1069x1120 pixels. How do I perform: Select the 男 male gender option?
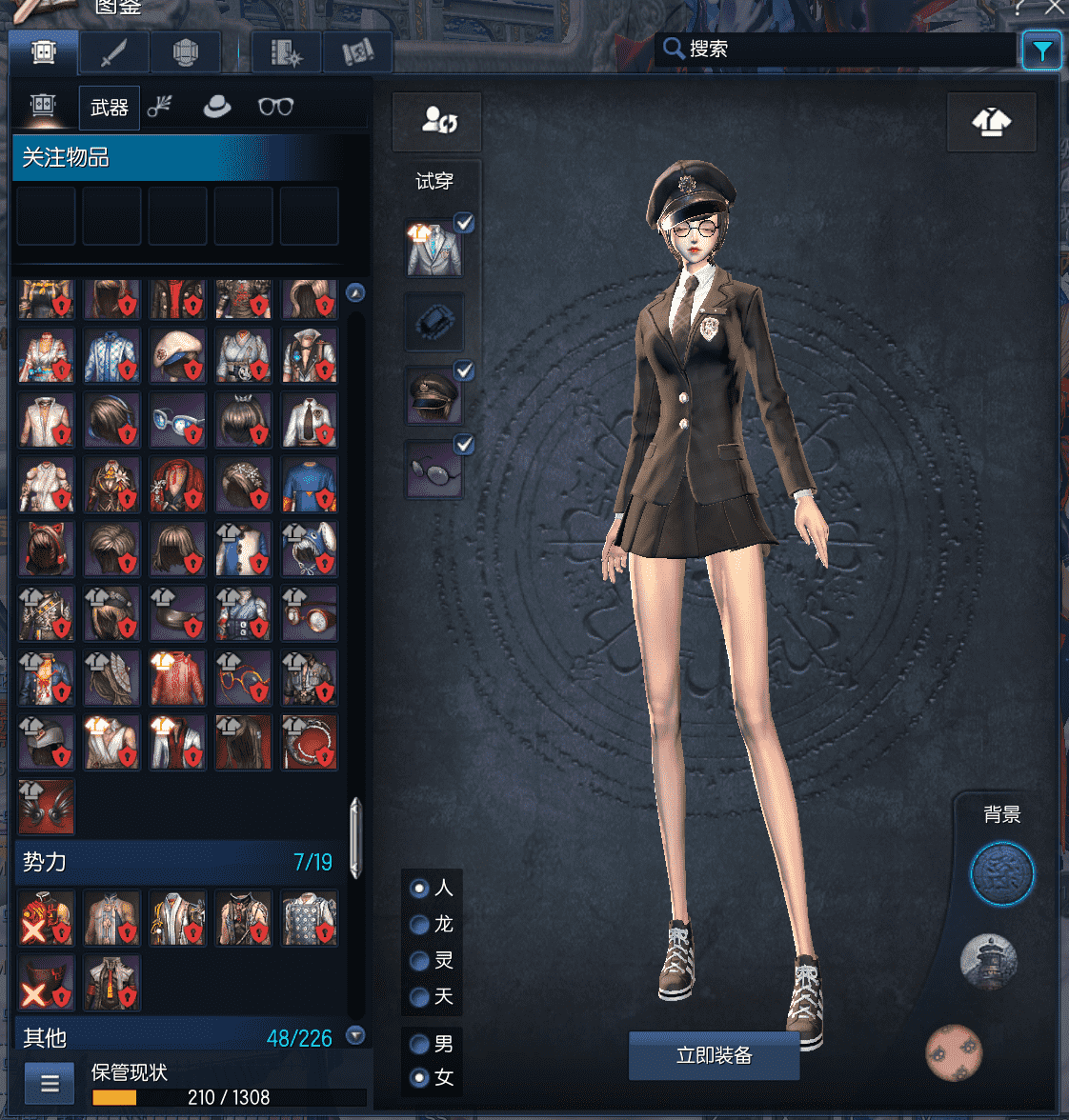click(x=419, y=1044)
